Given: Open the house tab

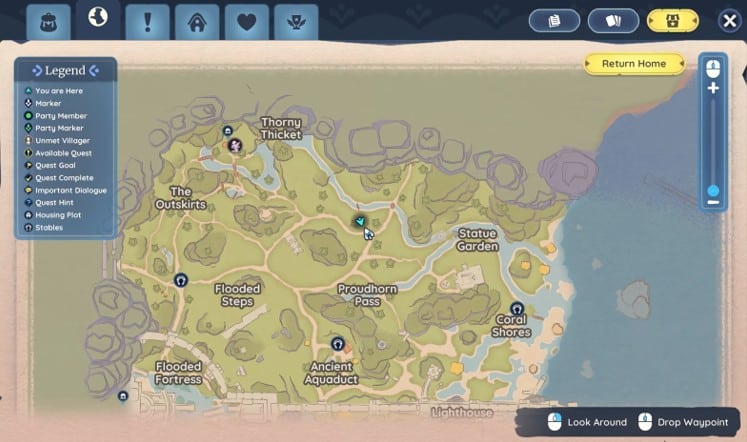Looking at the screenshot, I should 197,22.
